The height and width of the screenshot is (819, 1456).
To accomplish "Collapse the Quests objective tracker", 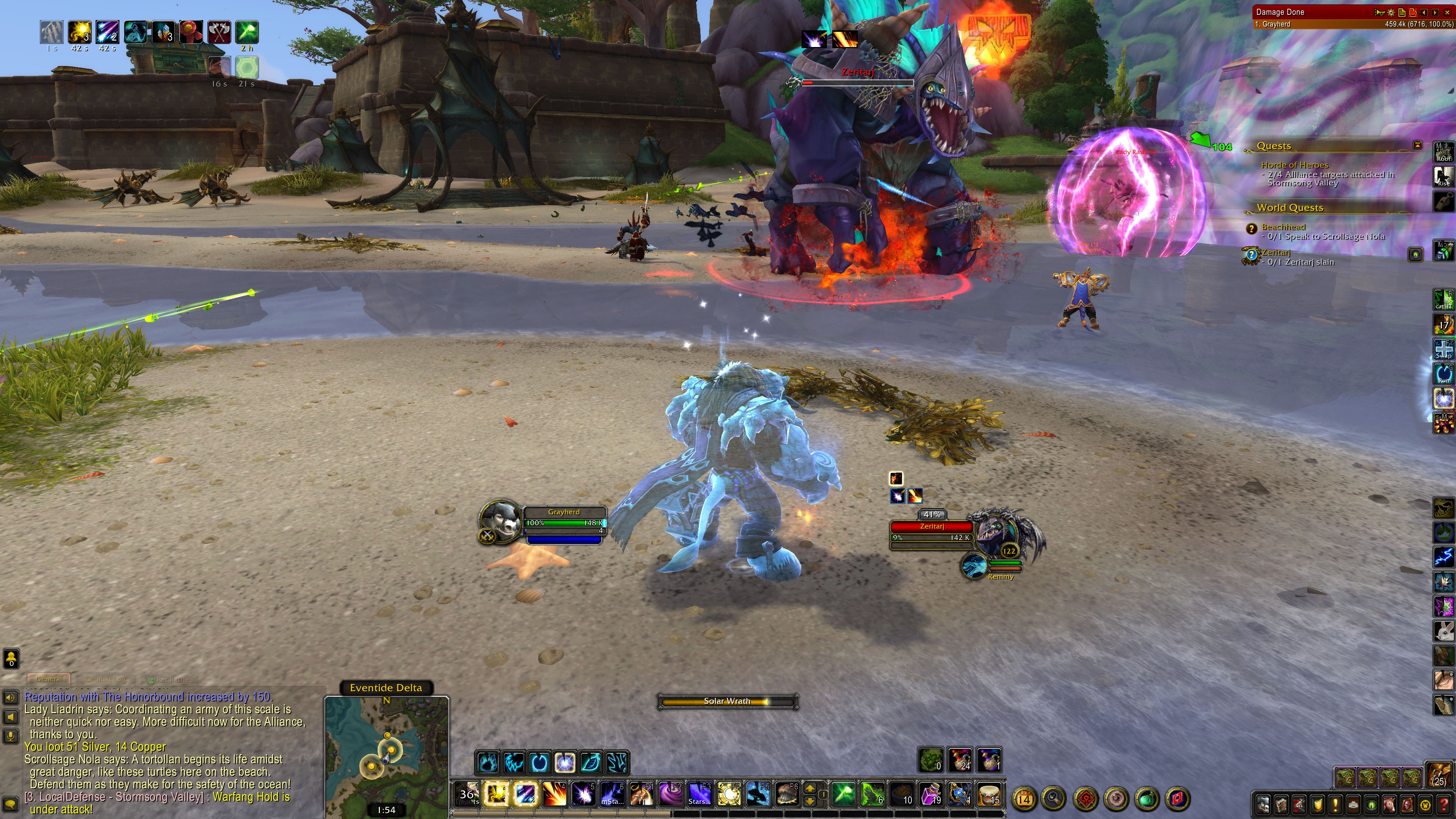I will tap(1418, 145).
